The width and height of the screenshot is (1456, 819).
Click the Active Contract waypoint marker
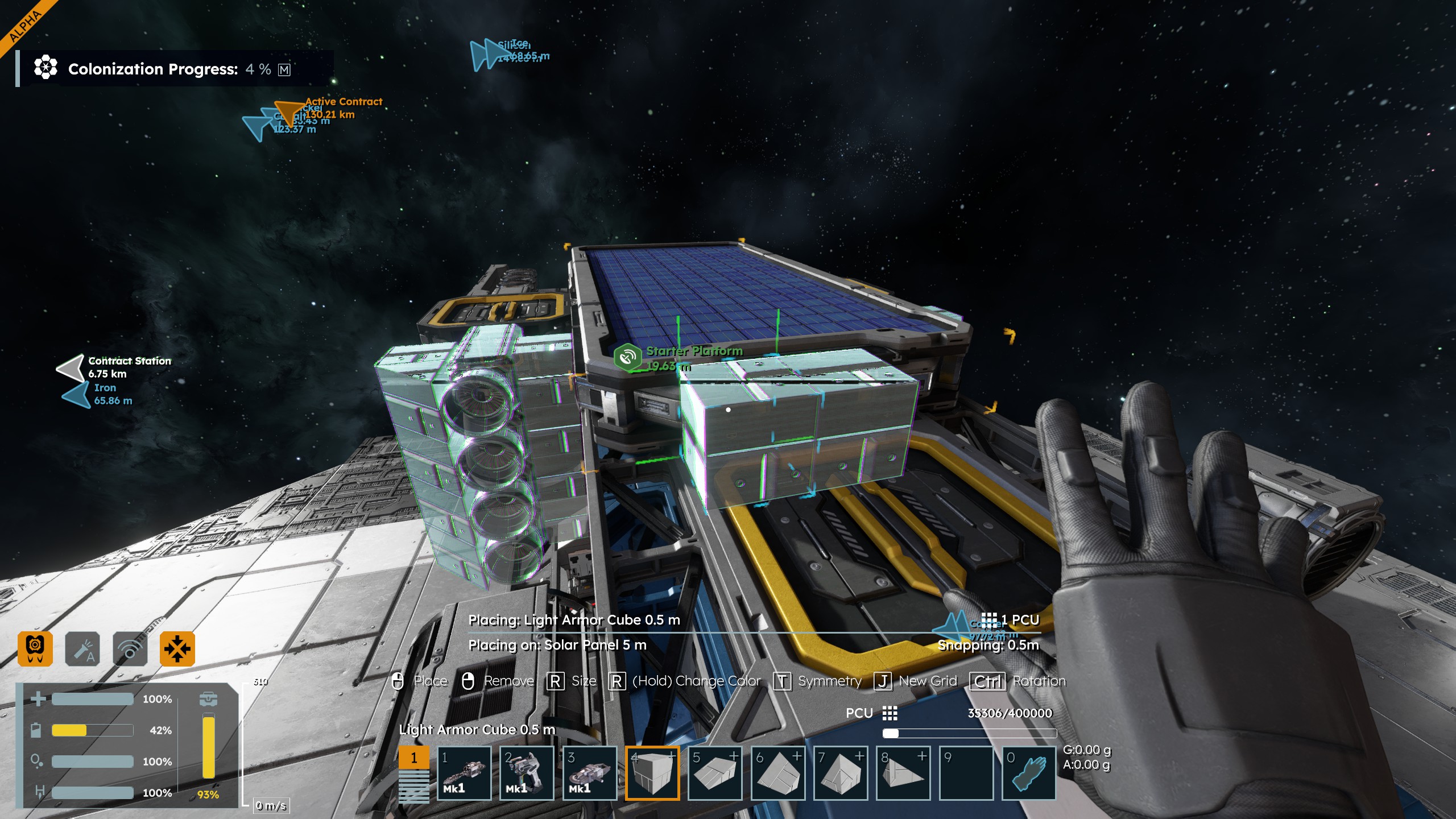289,110
